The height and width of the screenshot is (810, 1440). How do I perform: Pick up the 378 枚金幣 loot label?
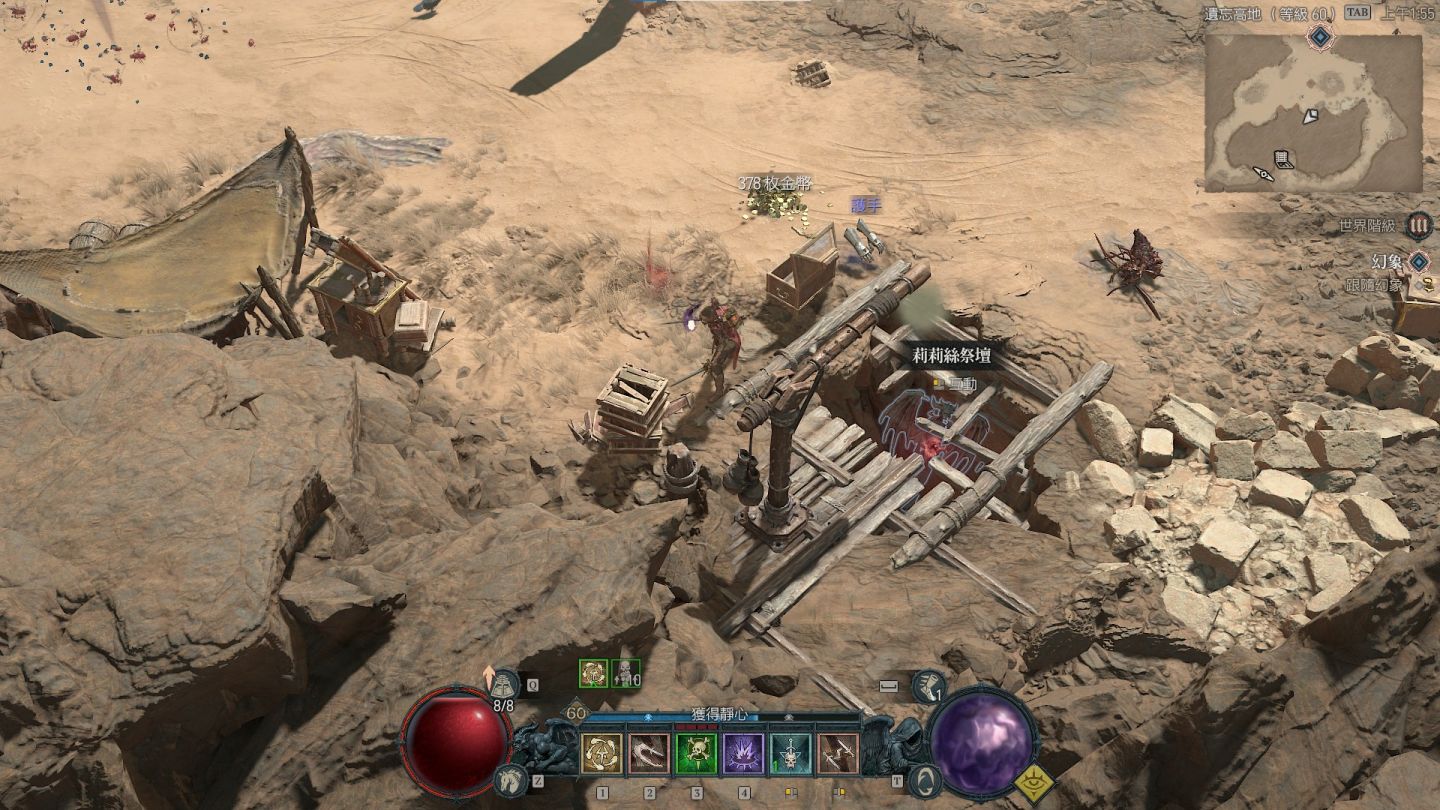point(775,184)
